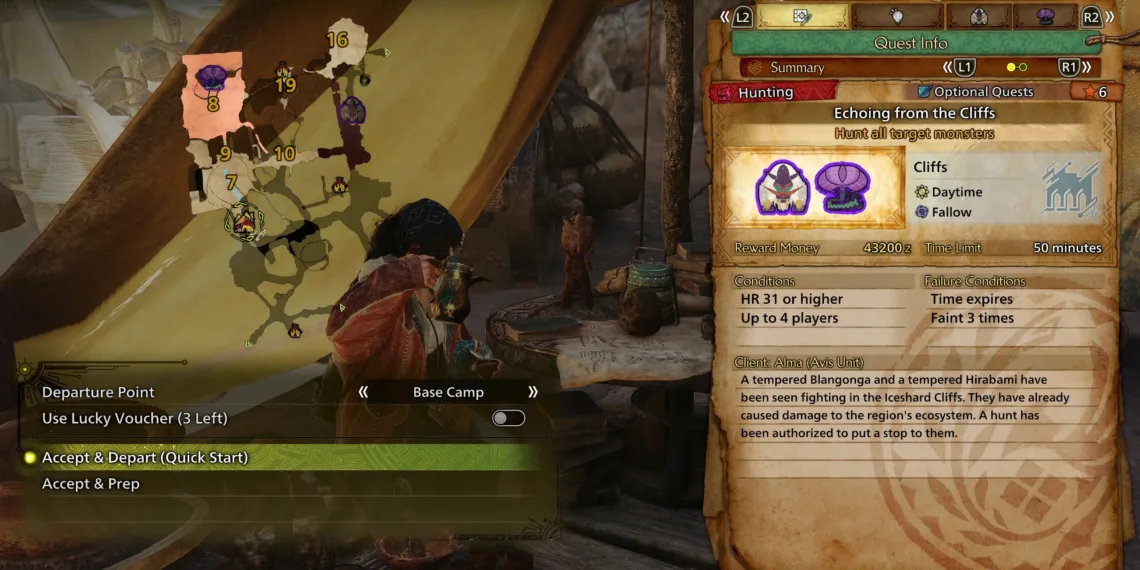Click the camp marker beside area 19
1140x570 pixels.
point(284,71)
